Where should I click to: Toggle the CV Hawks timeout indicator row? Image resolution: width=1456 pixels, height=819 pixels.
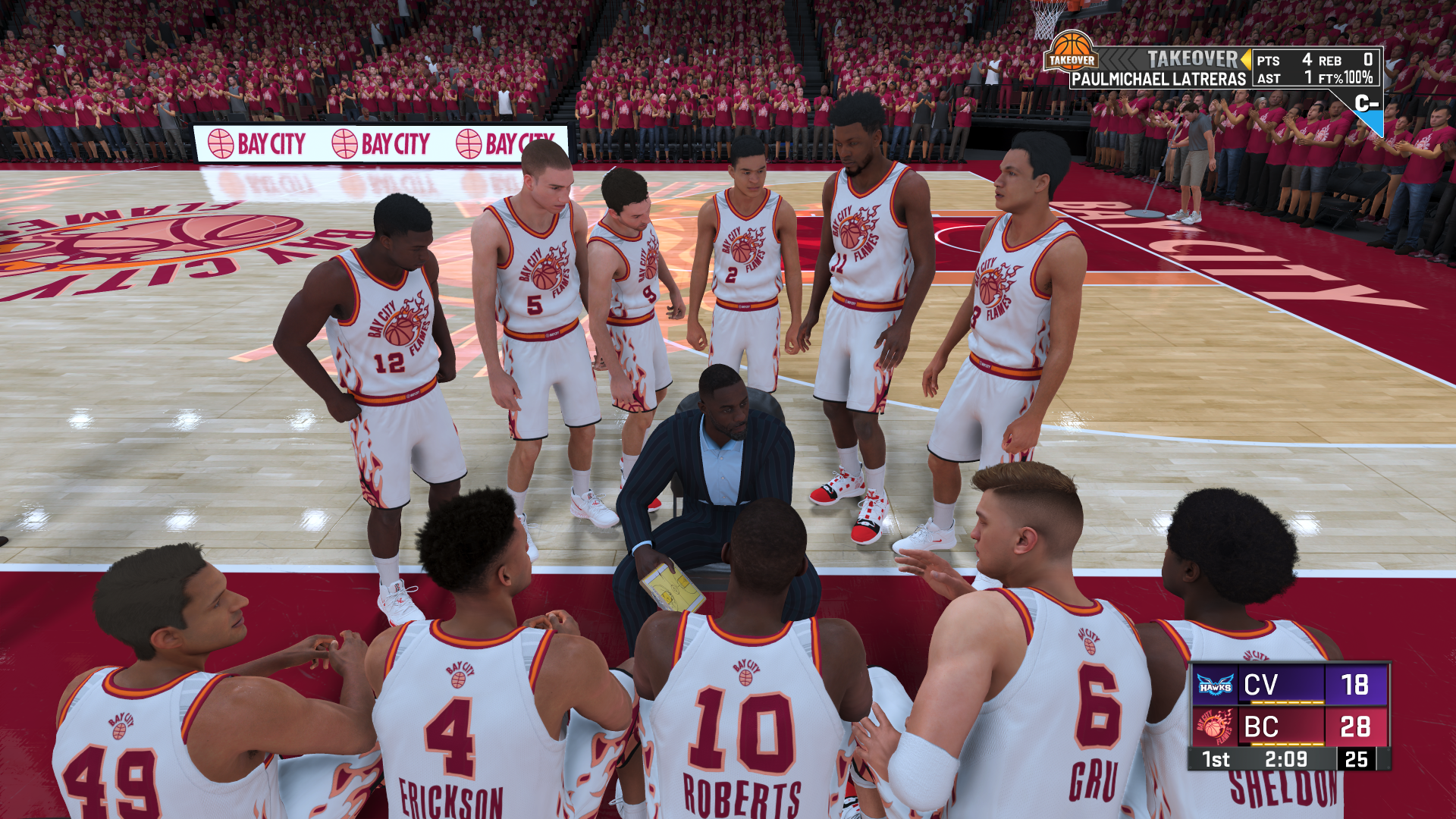point(1288,702)
